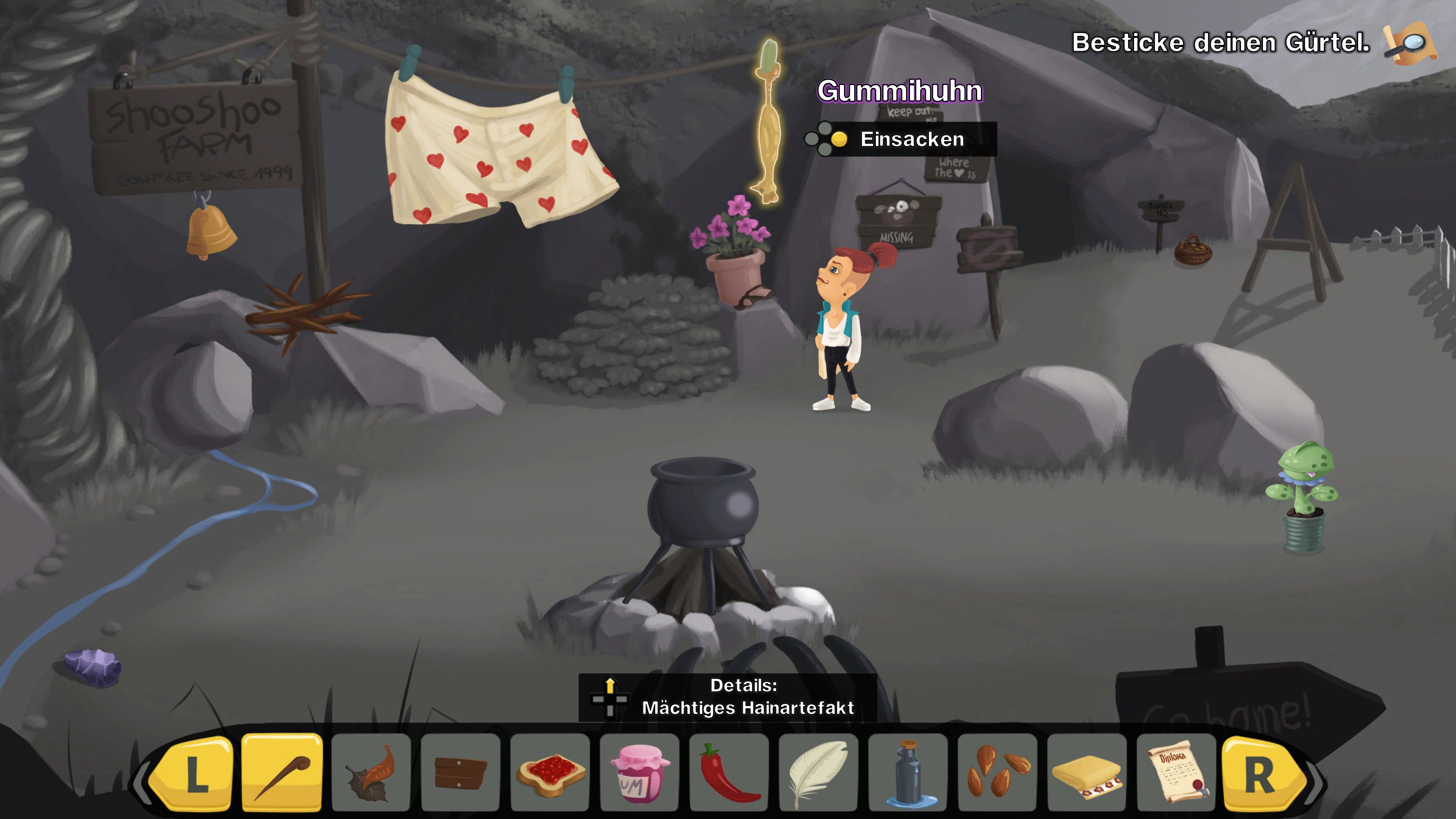Select the red chili pepper

pyautogui.click(x=728, y=772)
